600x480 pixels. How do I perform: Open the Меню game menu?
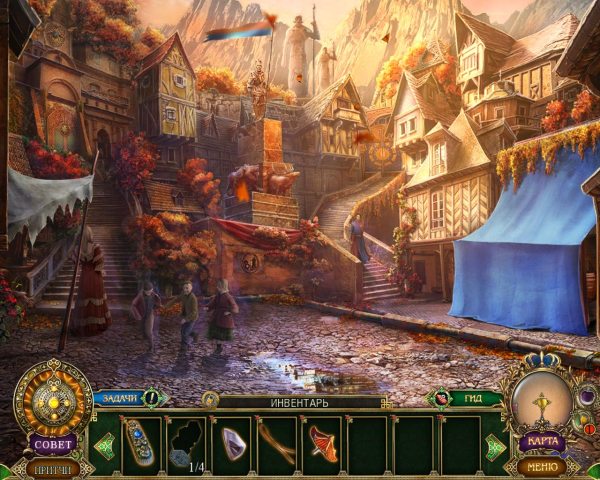(x=542, y=466)
